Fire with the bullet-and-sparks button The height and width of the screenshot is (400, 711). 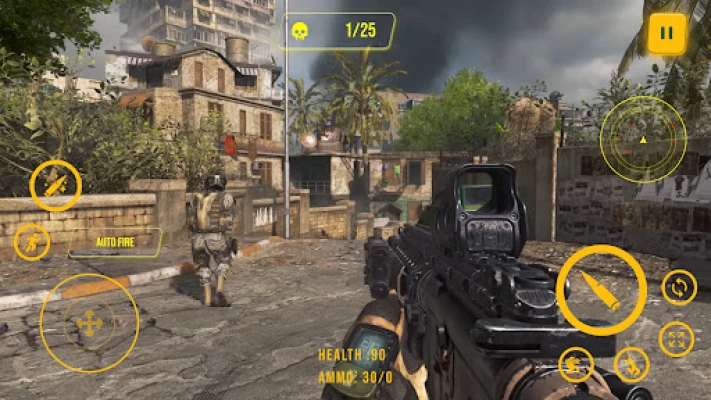[56, 185]
